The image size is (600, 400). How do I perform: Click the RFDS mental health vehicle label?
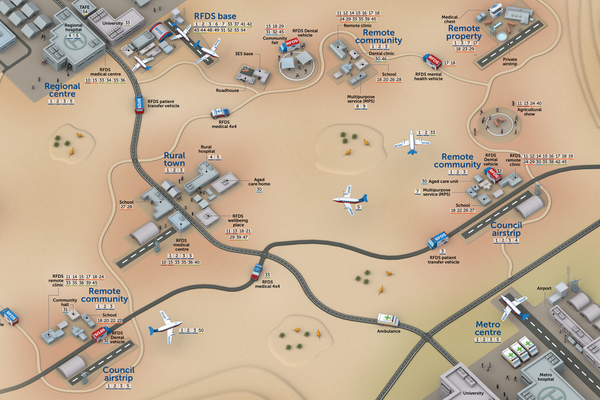[x=432, y=75]
